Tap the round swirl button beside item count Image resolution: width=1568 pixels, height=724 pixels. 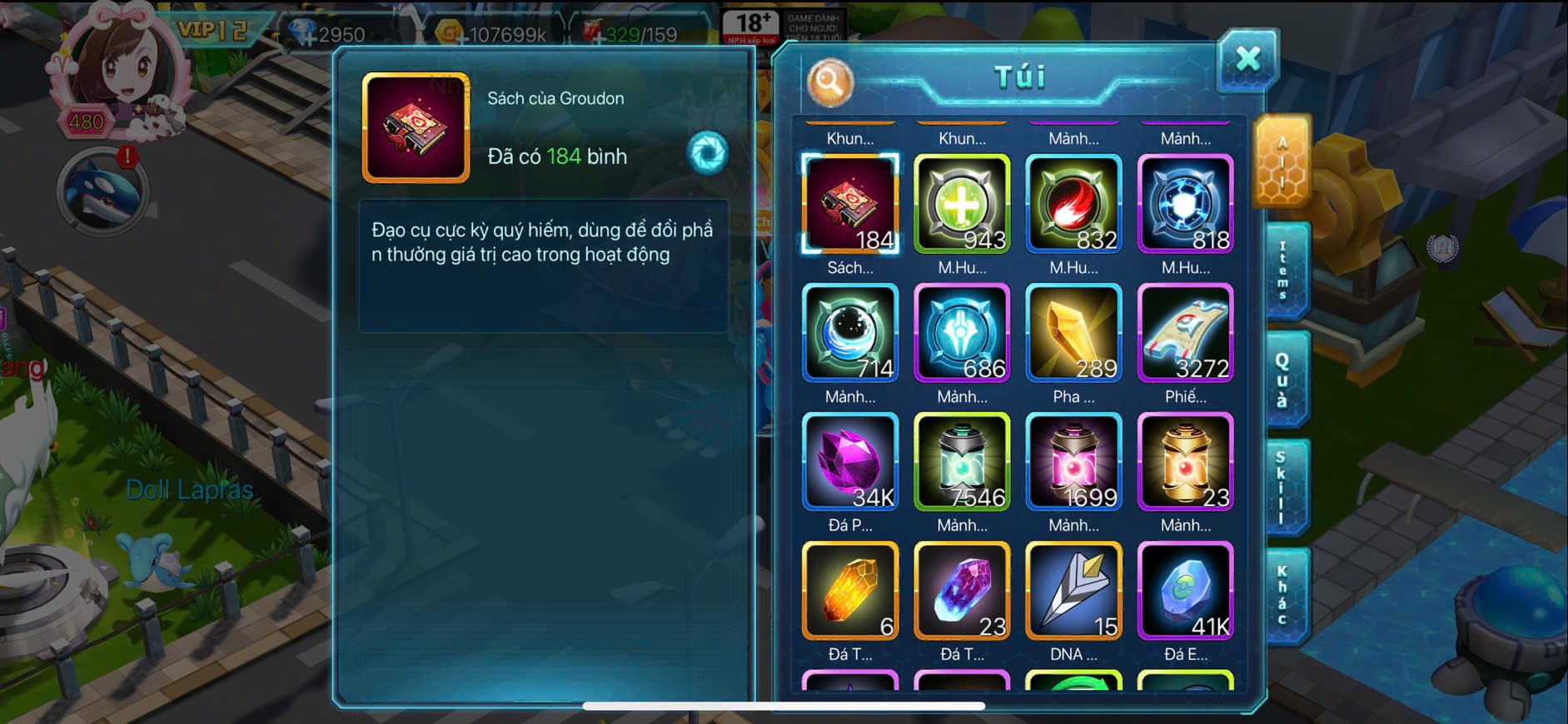point(707,153)
